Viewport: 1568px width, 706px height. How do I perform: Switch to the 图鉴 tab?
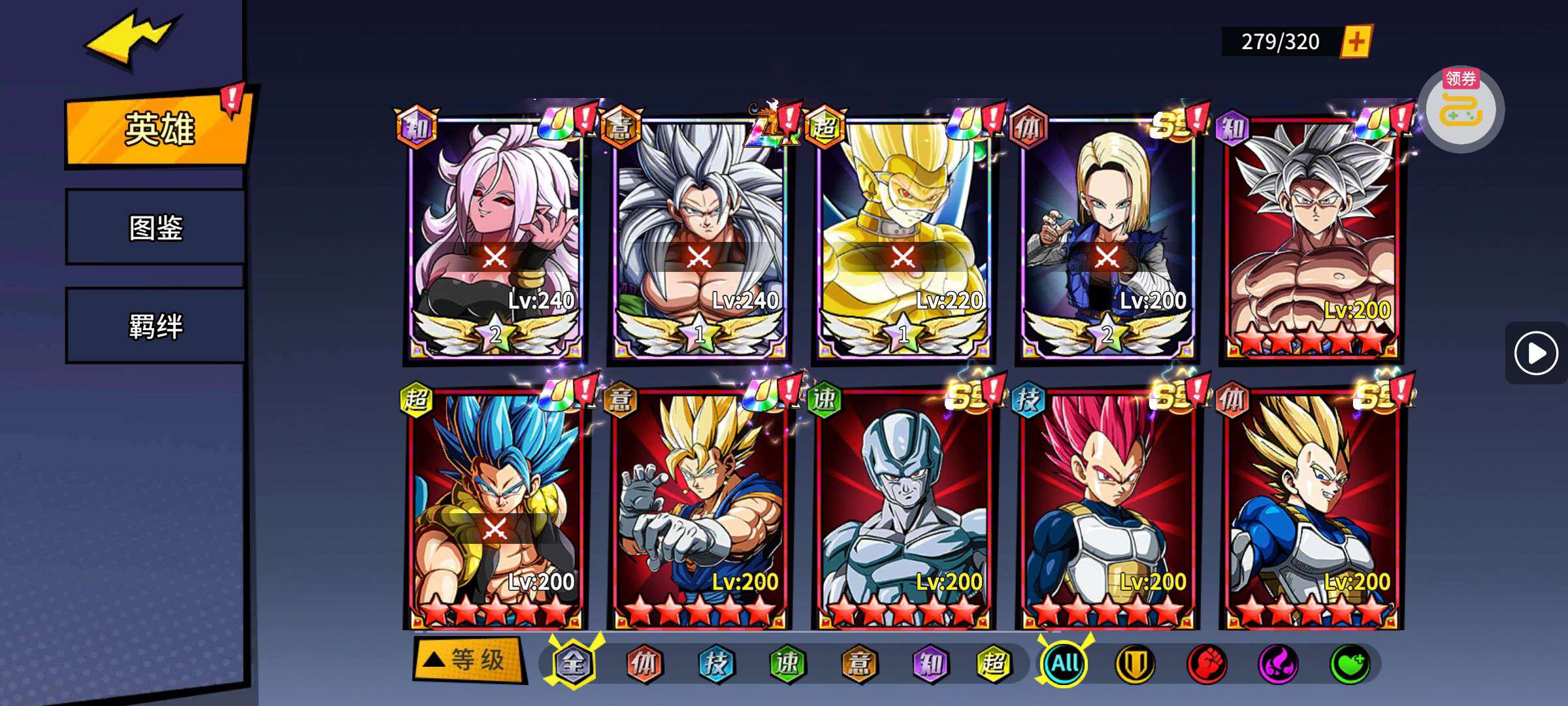pyautogui.click(x=155, y=227)
